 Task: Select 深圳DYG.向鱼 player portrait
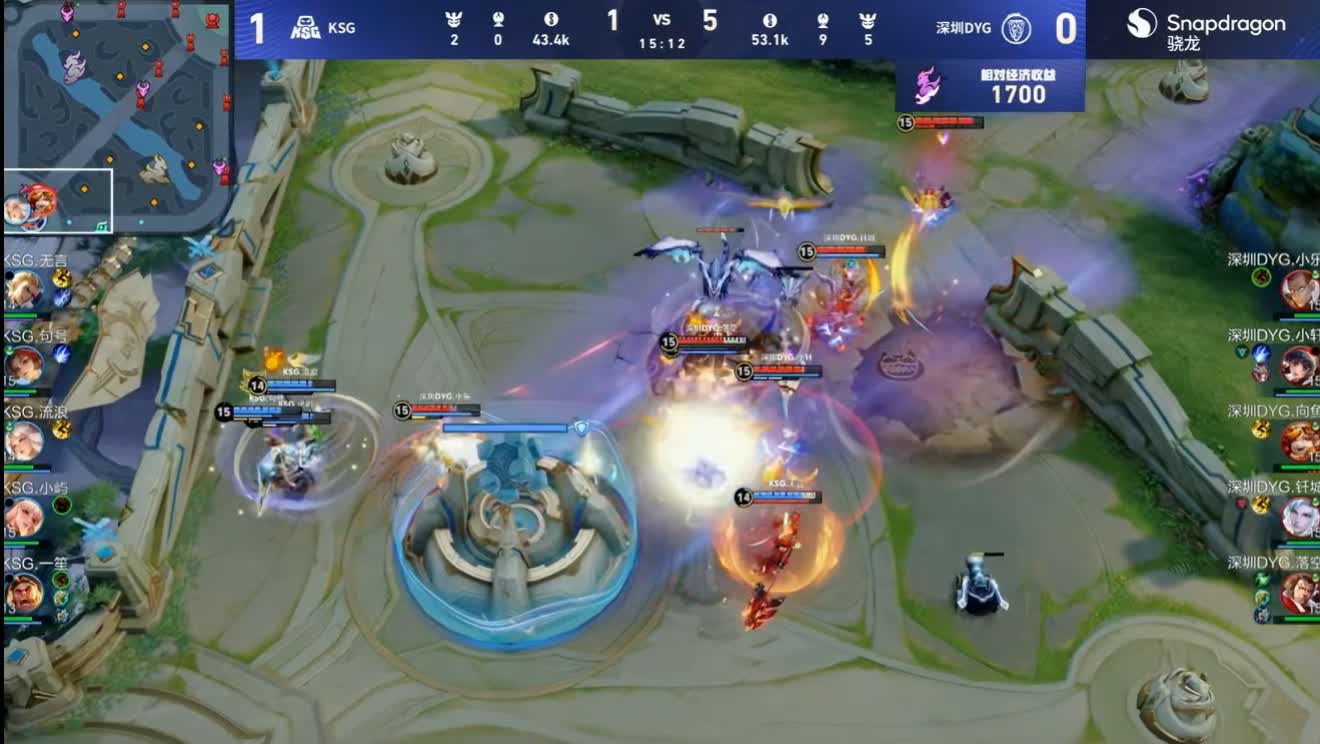[x=1299, y=441]
